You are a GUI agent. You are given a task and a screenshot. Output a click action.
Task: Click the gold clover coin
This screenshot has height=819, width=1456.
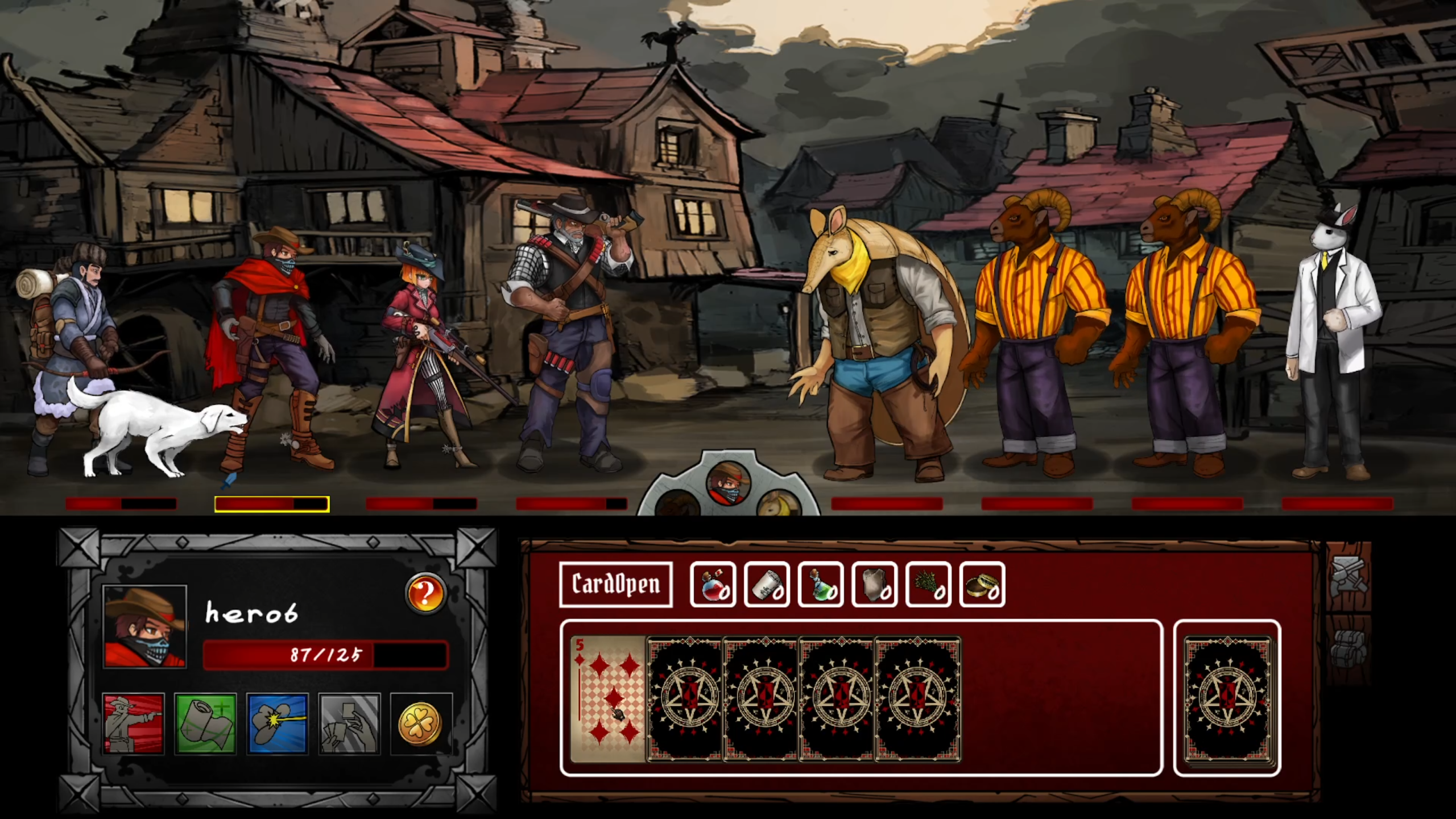tap(421, 723)
